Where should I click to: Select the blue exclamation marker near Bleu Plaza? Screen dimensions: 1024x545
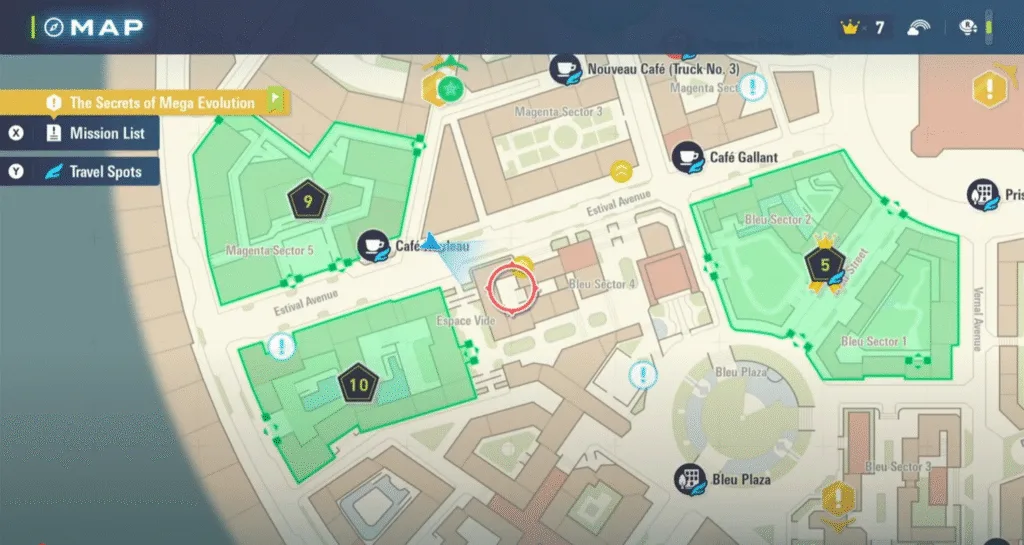point(642,376)
